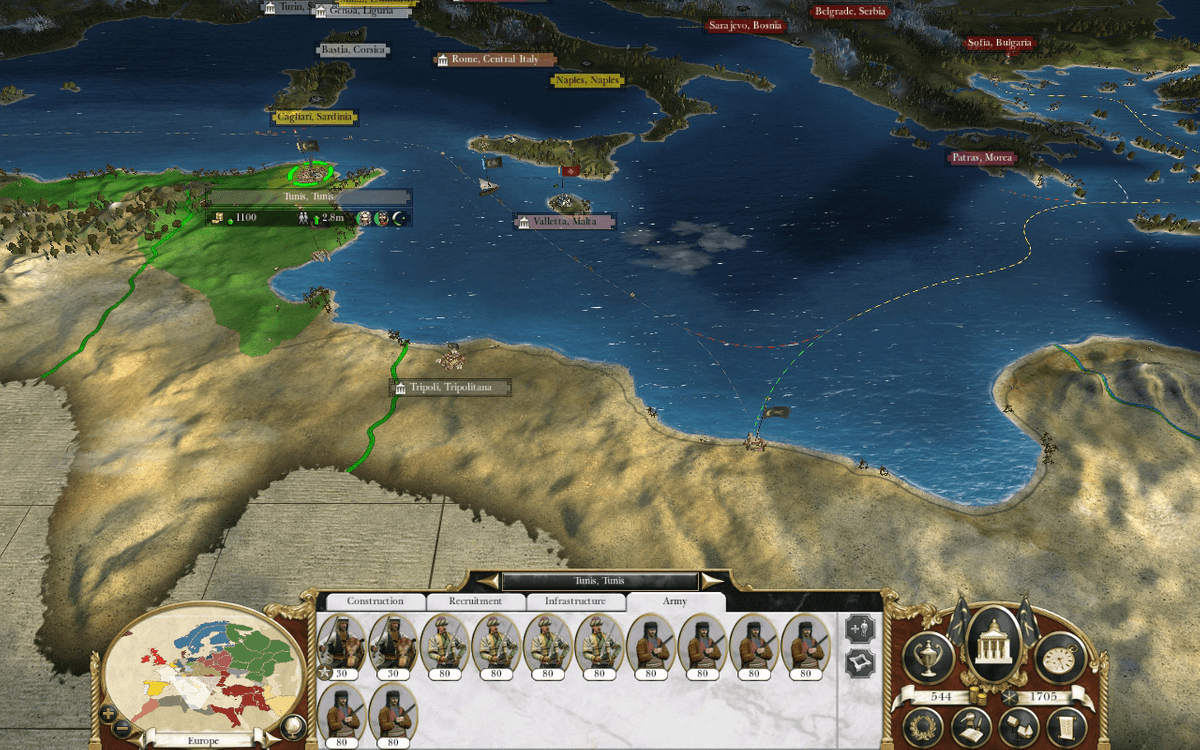Click the add-unit button beside the army
The height and width of the screenshot is (750, 1200).
(859, 629)
